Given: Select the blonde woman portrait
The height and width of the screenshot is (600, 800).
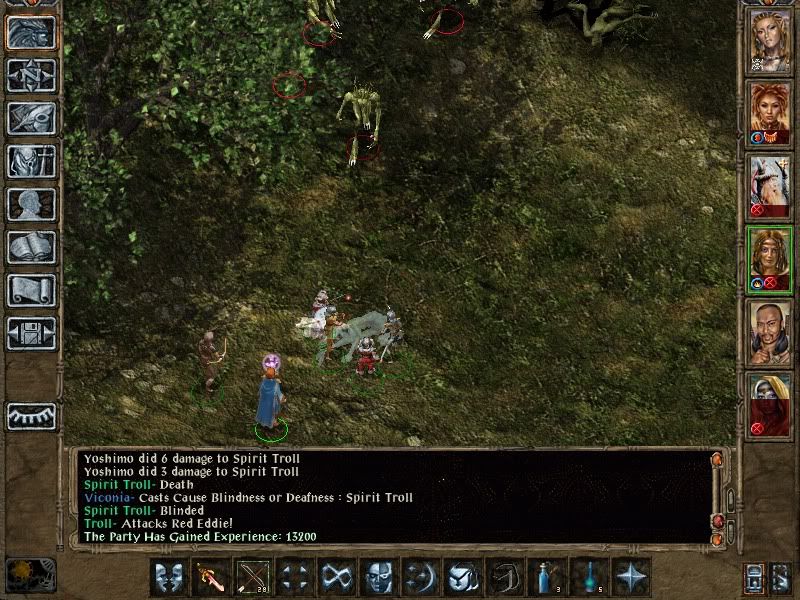Looking at the screenshot, I should click(770, 40).
